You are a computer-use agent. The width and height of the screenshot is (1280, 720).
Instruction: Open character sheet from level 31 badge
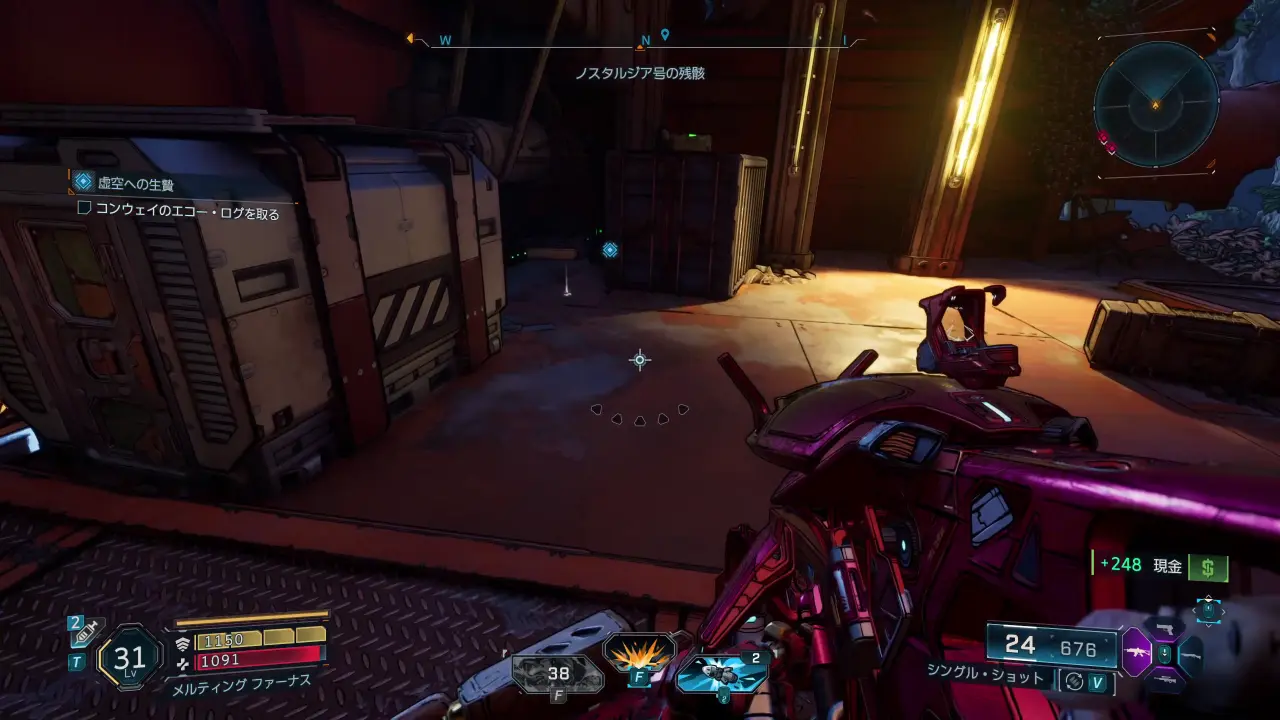coord(130,657)
